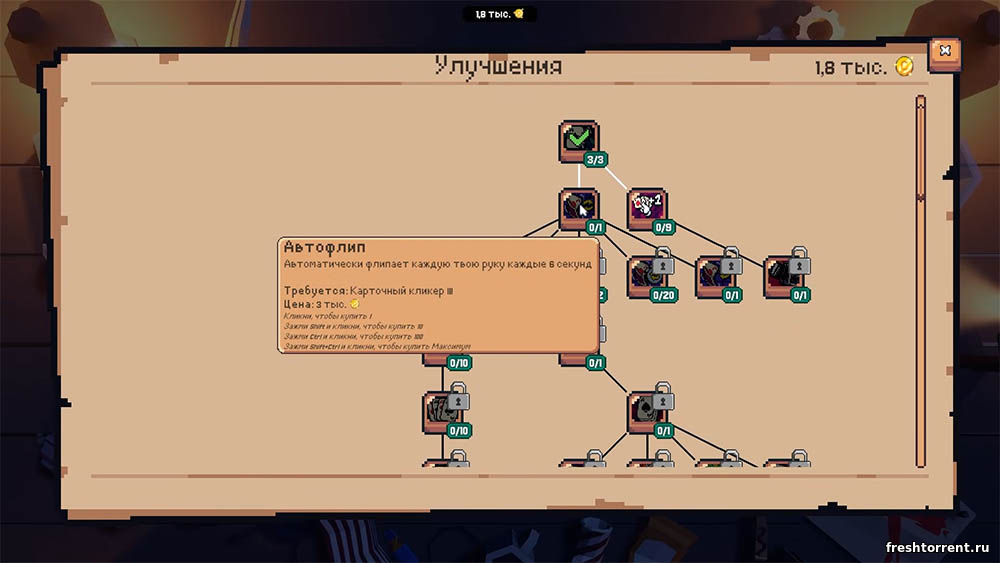This screenshot has height=563, width=1000.
Task: Select the locked spade card upgrade node
Action: pos(647,412)
